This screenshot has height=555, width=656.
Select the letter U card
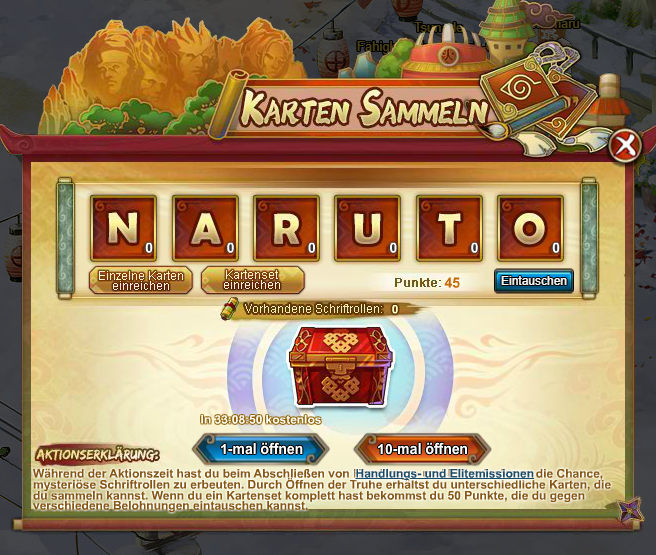pyautogui.click(x=368, y=227)
